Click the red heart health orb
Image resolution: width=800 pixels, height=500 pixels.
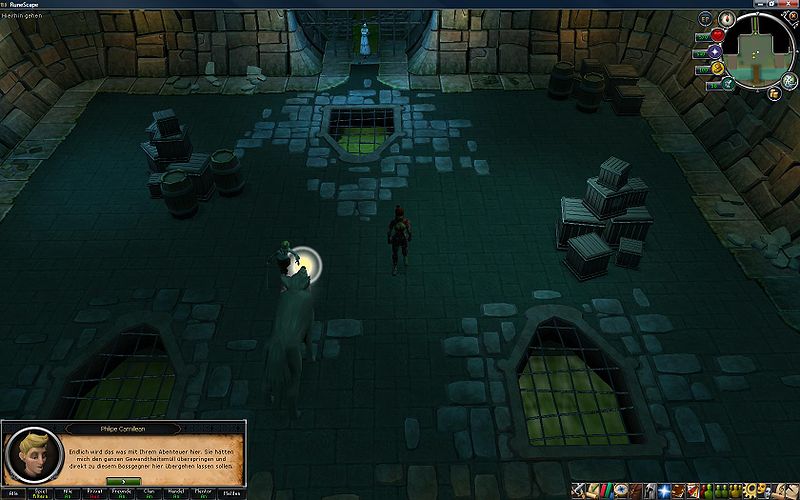pos(717,36)
